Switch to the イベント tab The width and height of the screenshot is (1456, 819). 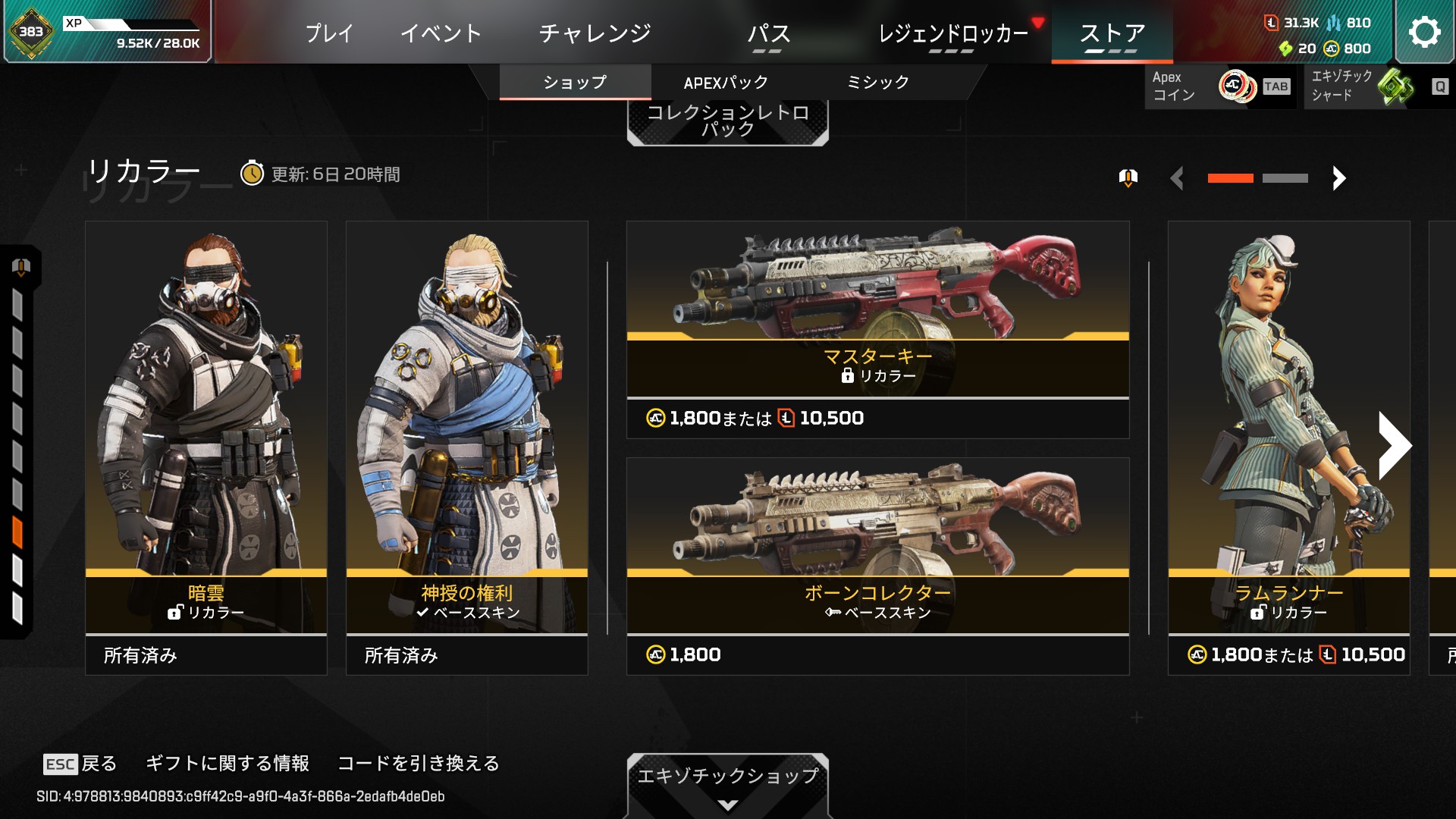coord(441,33)
